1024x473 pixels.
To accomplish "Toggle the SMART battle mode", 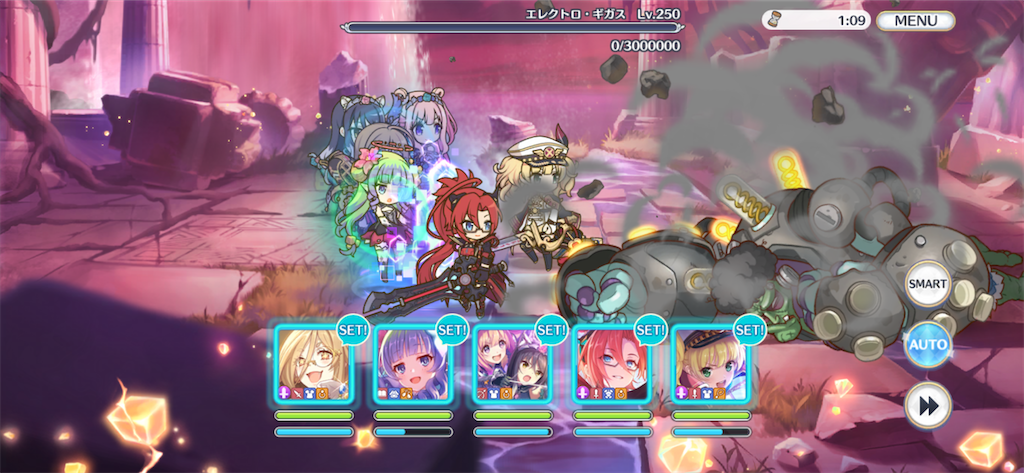I will pyautogui.click(x=927, y=284).
